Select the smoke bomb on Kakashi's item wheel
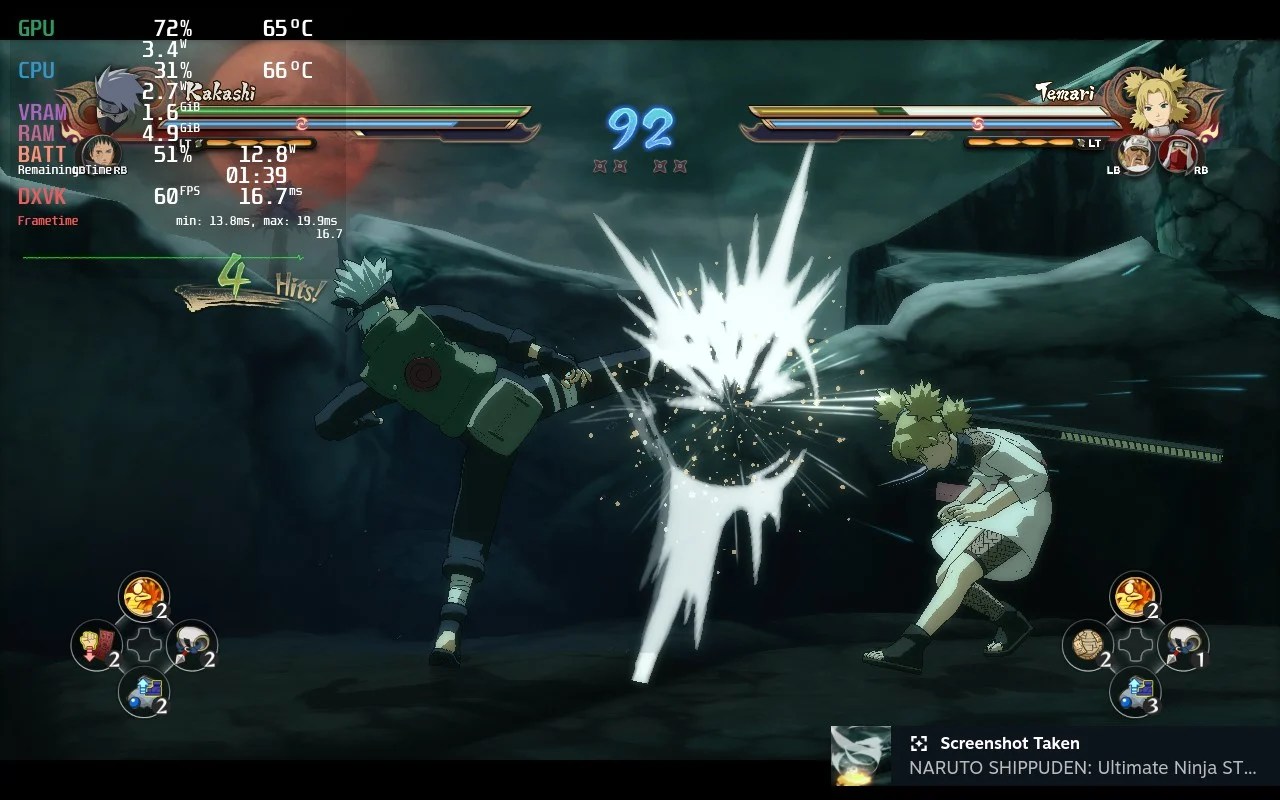This screenshot has height=800, width=1280. (x=193, y=643)
